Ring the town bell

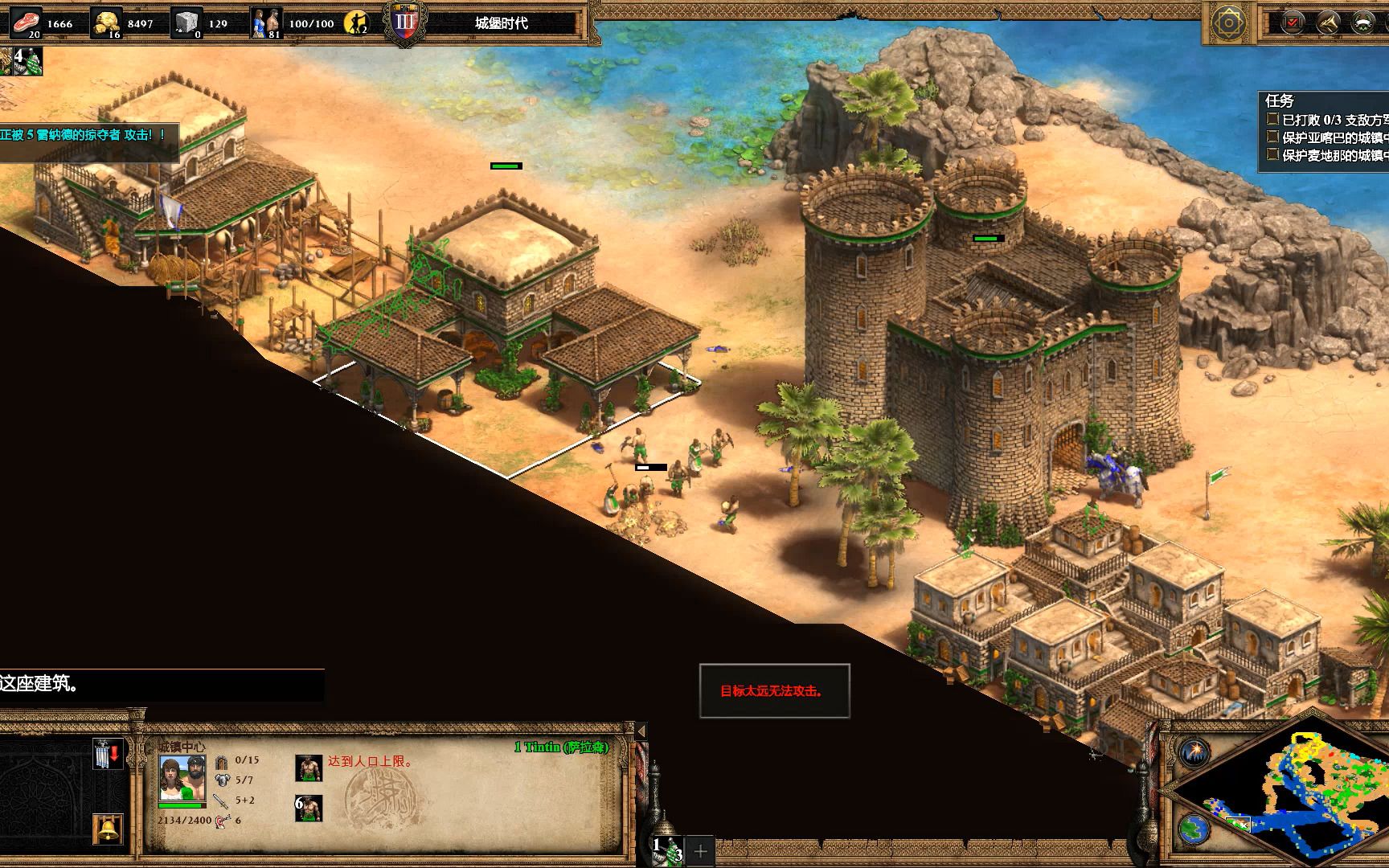107,829
